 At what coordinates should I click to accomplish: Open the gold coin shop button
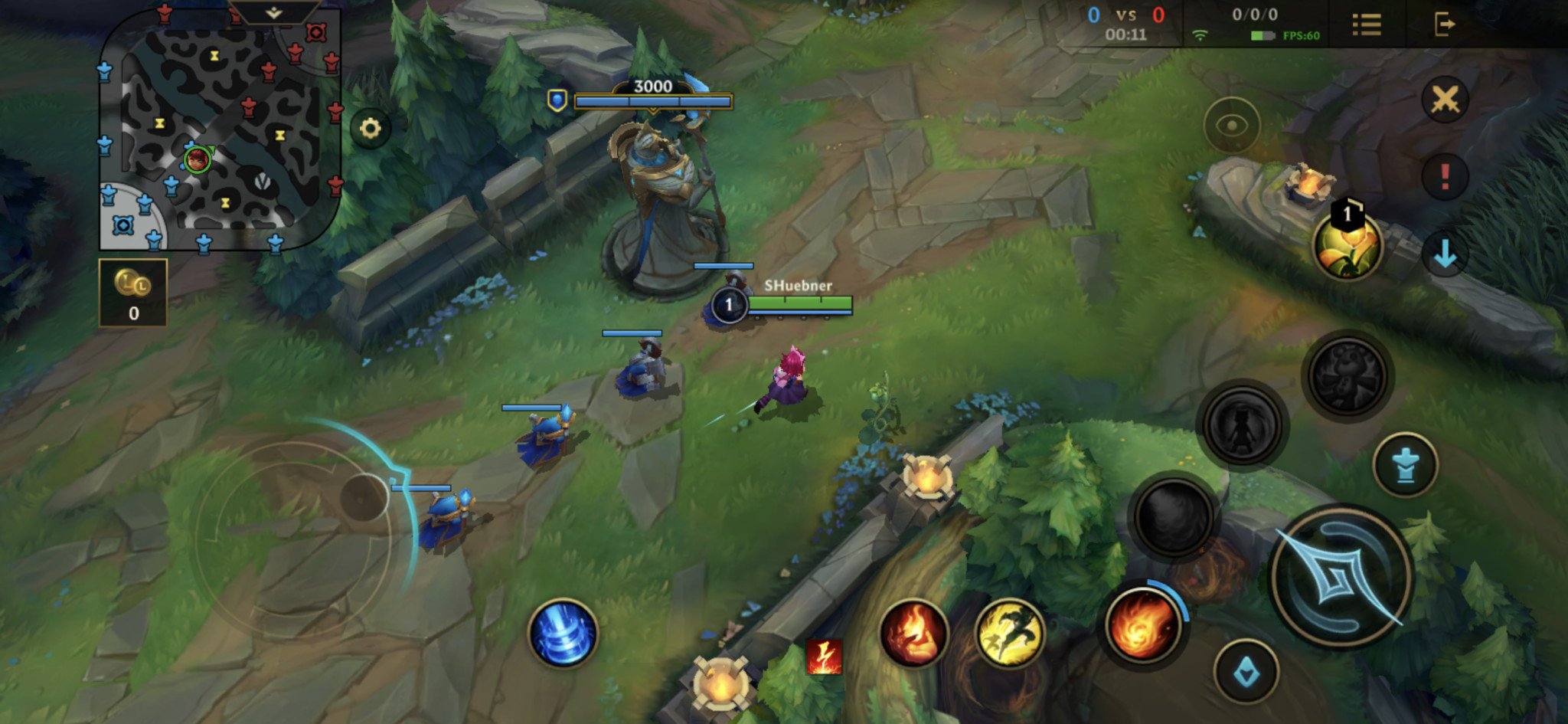(133, 293)
